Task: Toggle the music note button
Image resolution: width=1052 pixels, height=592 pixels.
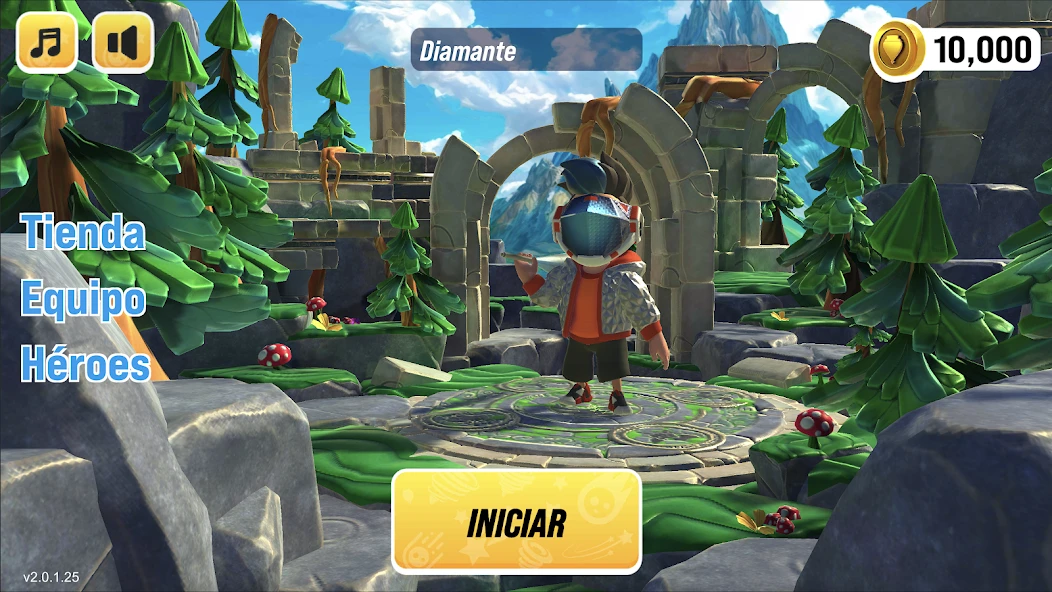Action: 46,42
